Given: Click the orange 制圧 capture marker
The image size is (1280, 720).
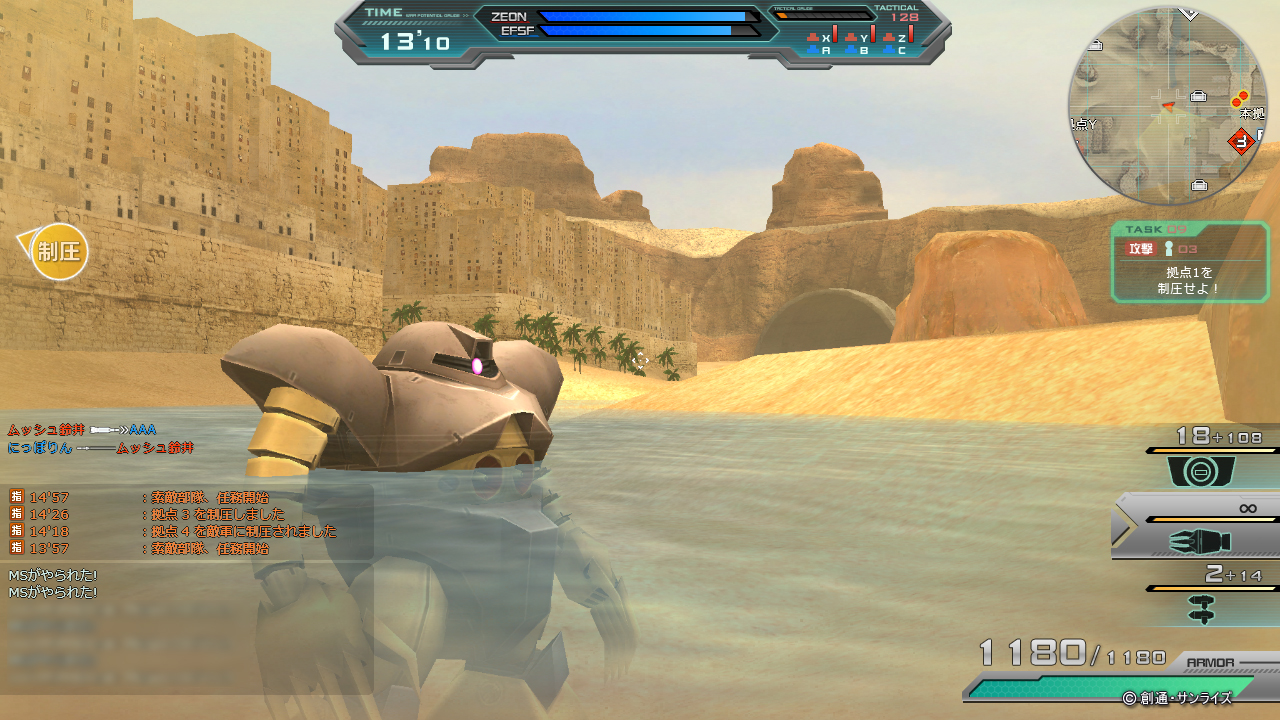Looking at the screenshot, I should click(x=59, y=252).
